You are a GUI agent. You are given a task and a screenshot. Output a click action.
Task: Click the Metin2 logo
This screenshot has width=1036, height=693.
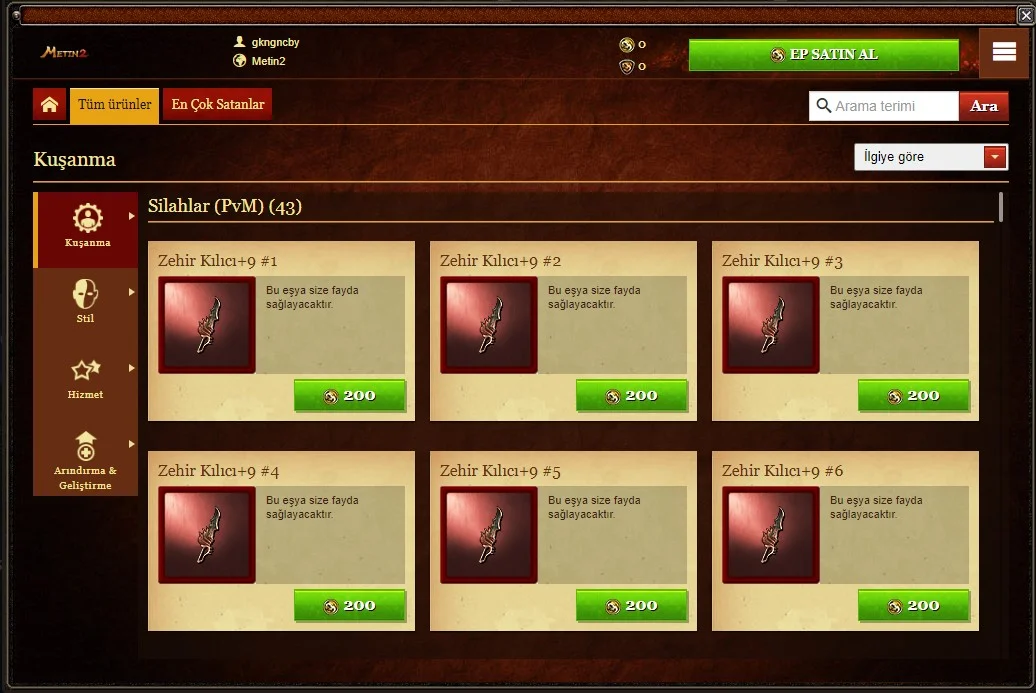[65, 53]
